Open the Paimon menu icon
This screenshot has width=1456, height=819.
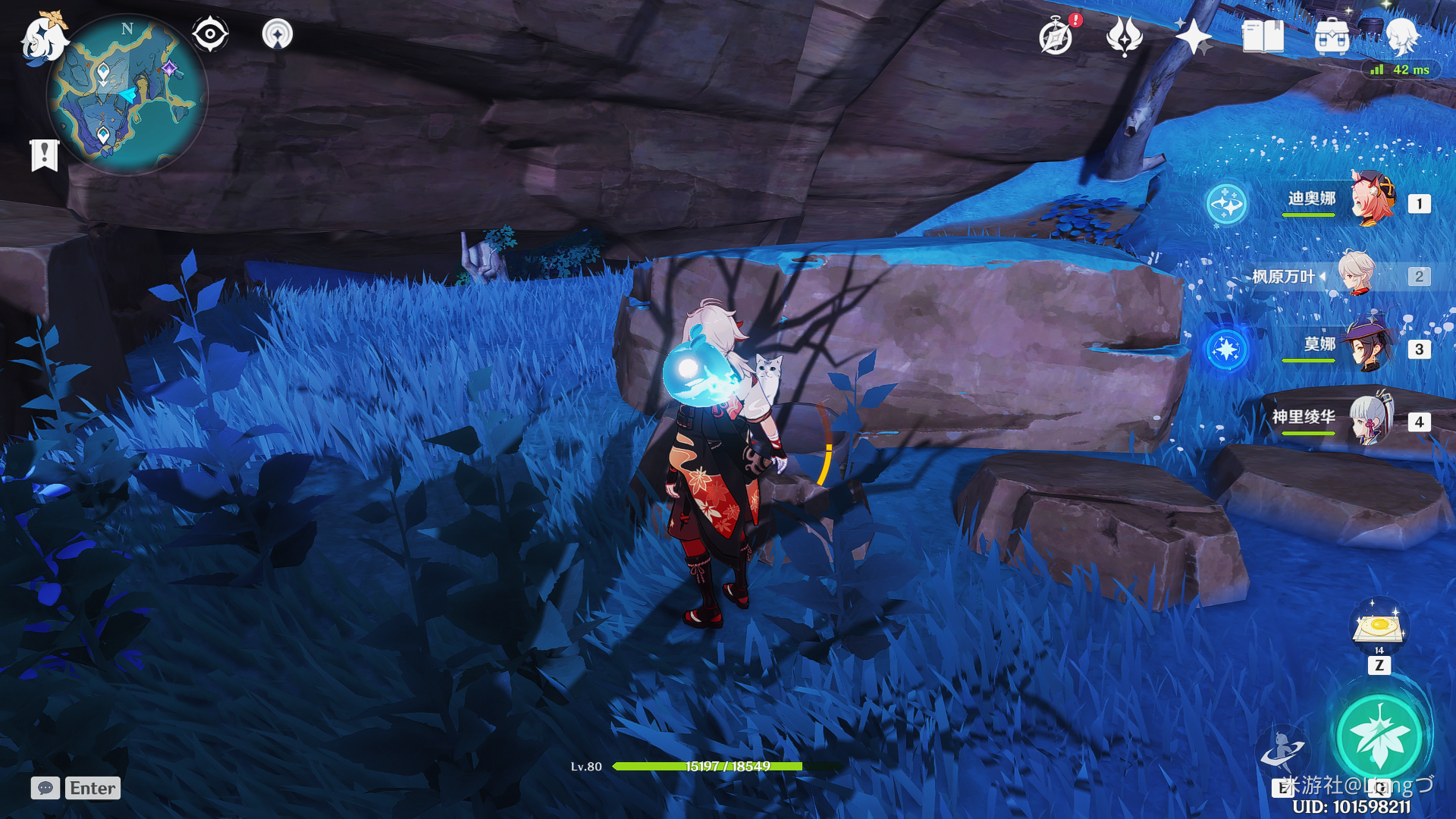(x=42, y=38)
